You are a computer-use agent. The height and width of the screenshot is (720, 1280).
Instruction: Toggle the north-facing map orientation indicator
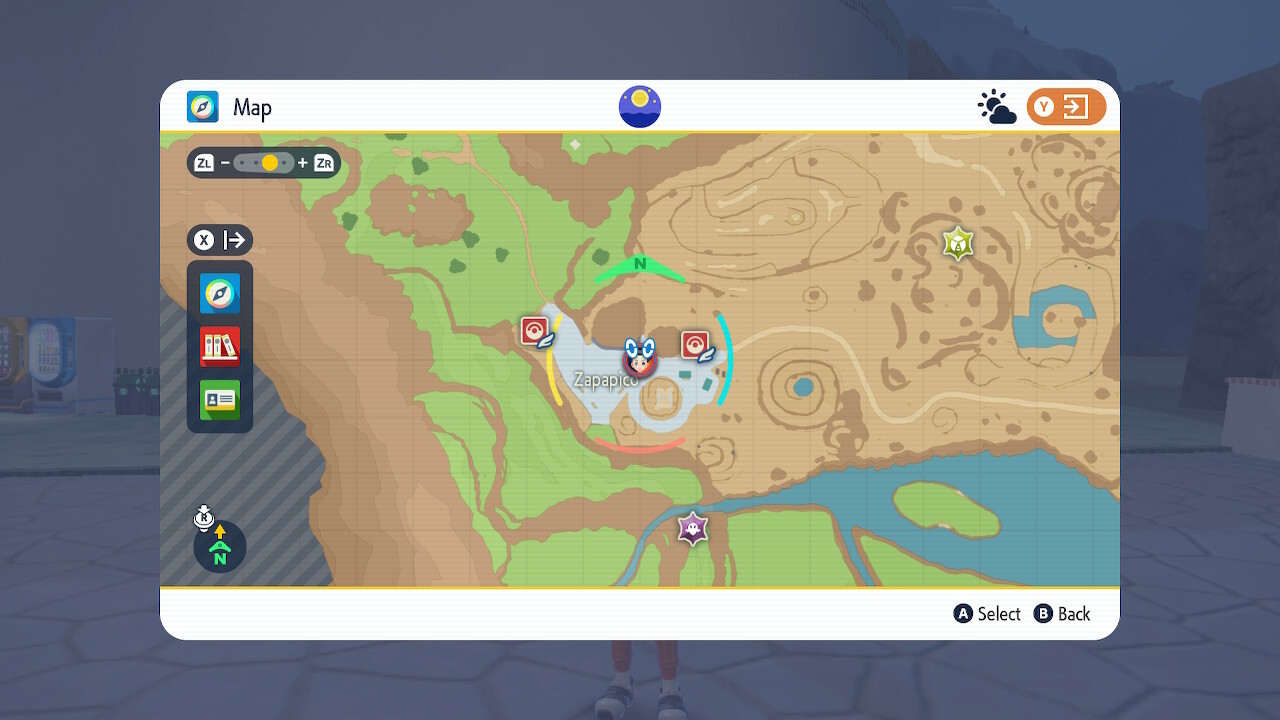coord(220,545)
